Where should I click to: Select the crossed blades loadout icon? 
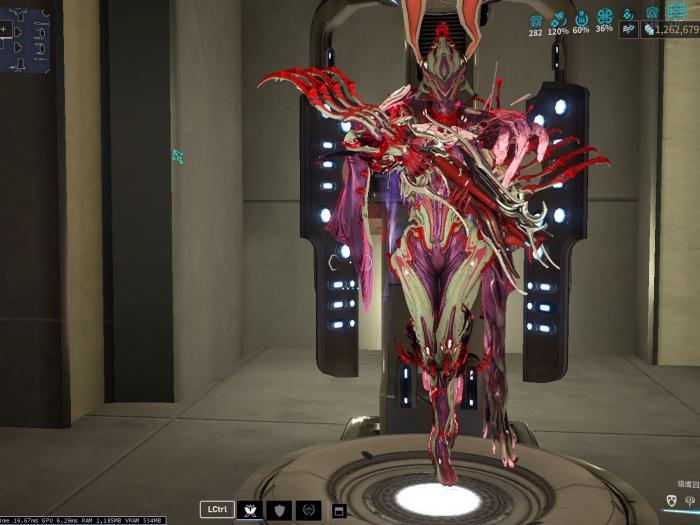click(x=249, y=510)
